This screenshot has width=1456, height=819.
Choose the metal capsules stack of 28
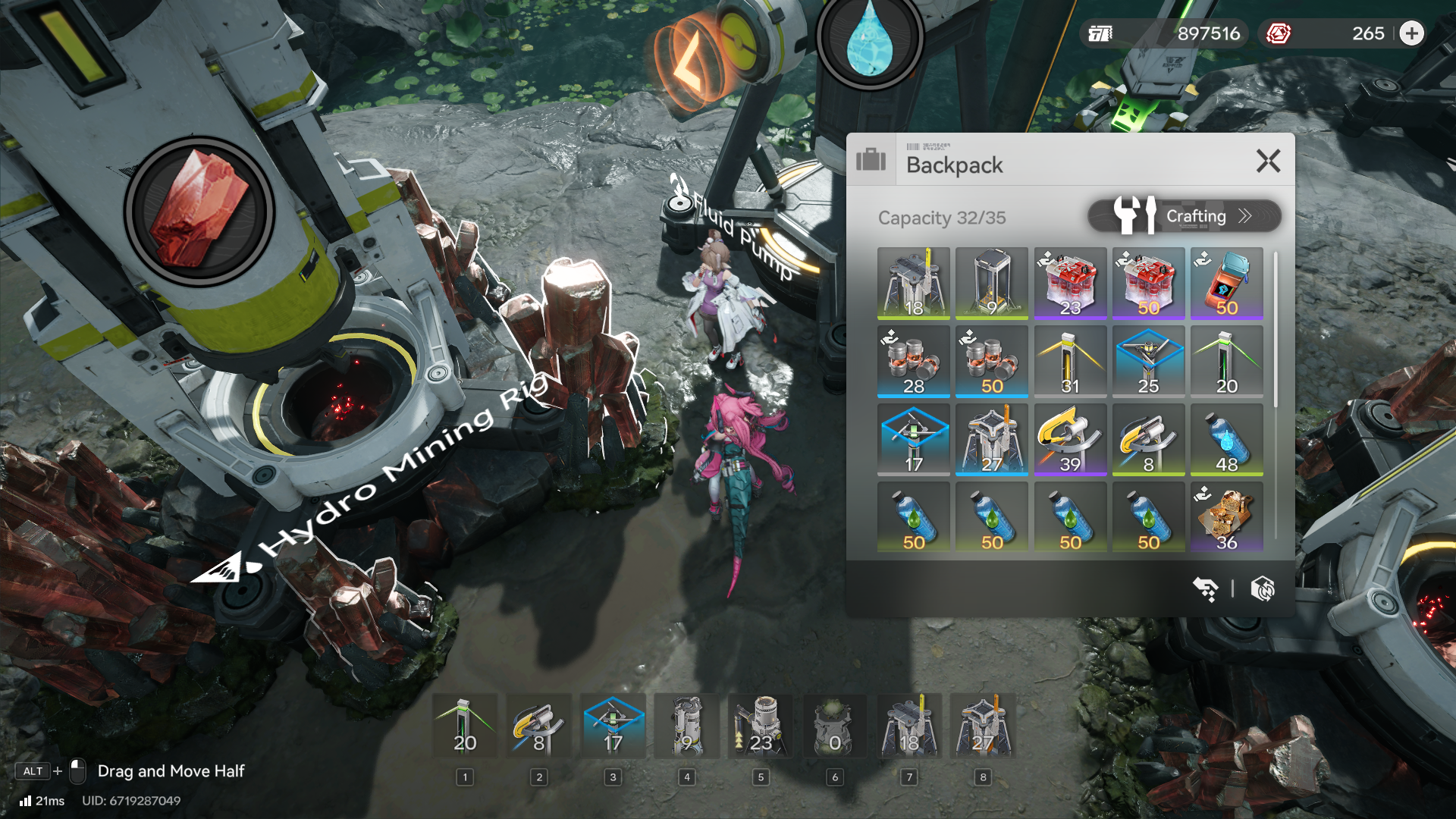(x=913, y=362)
